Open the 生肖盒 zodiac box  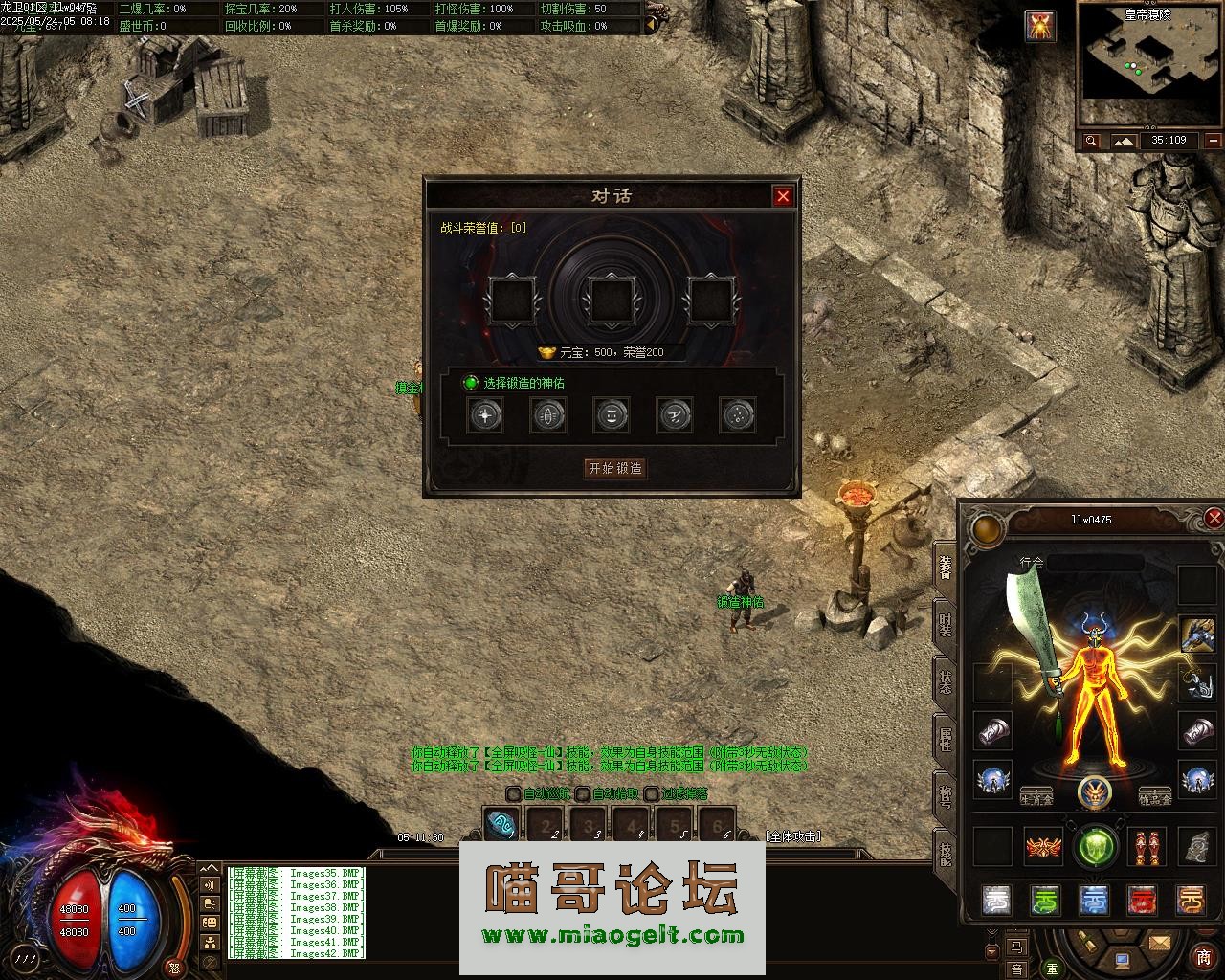tap(1036, 797)
